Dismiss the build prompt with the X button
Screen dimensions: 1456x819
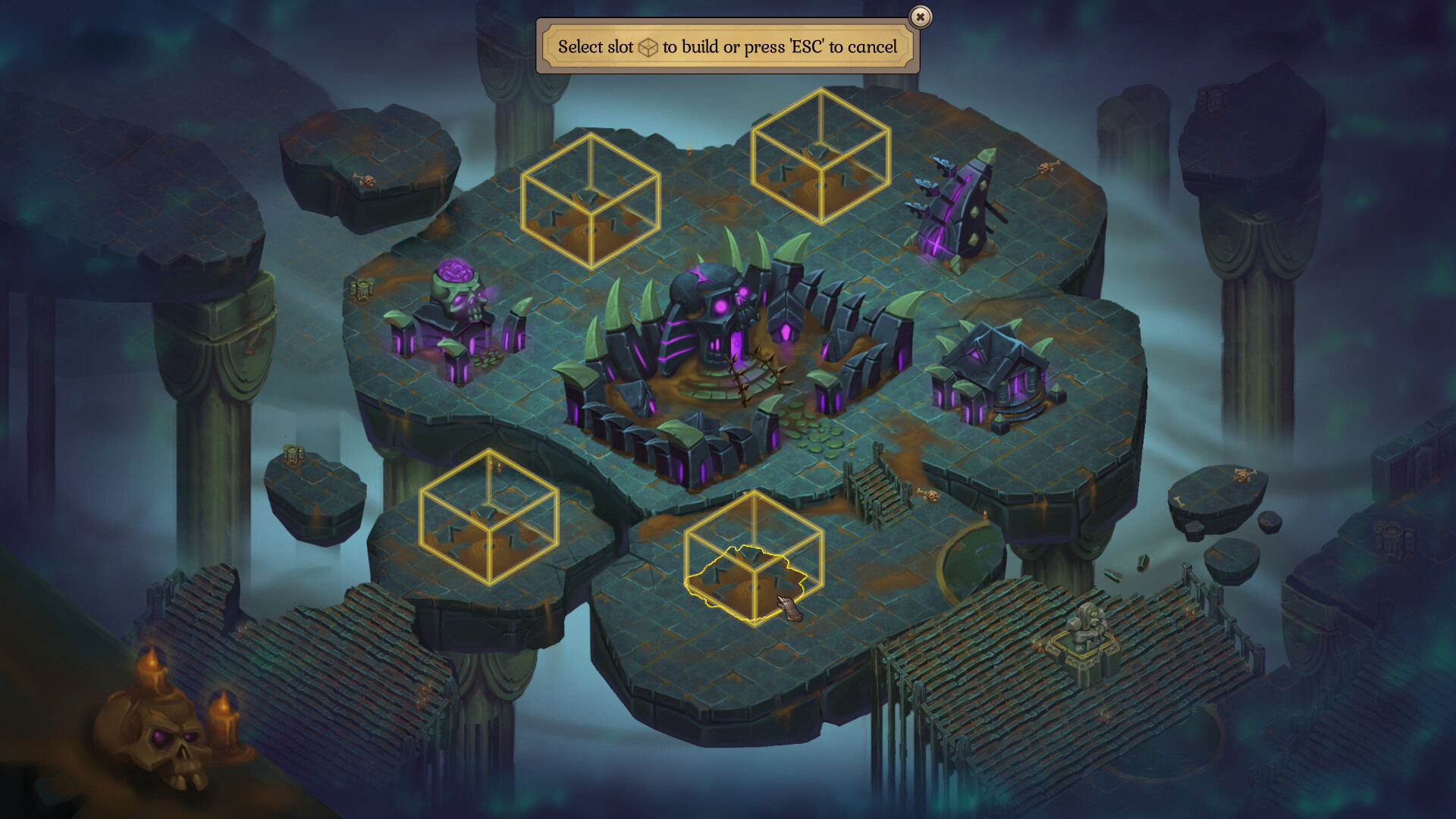point(919,17)
